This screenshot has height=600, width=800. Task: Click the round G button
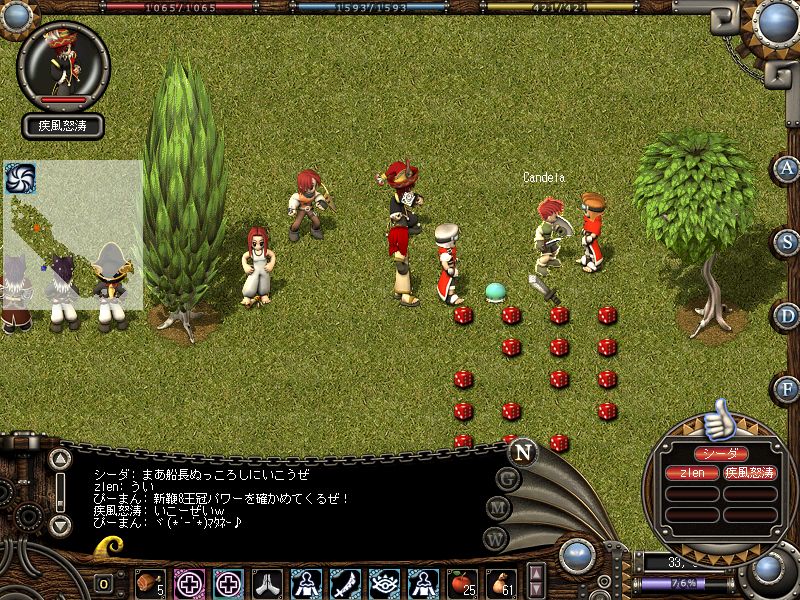(508, 477)
